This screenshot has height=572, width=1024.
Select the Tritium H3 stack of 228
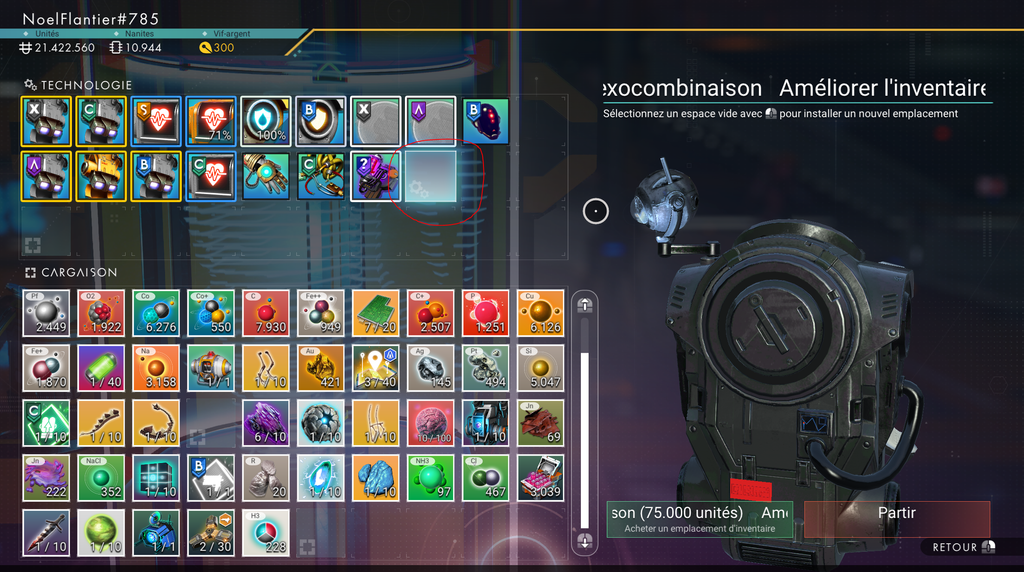[x=266, y=533]
